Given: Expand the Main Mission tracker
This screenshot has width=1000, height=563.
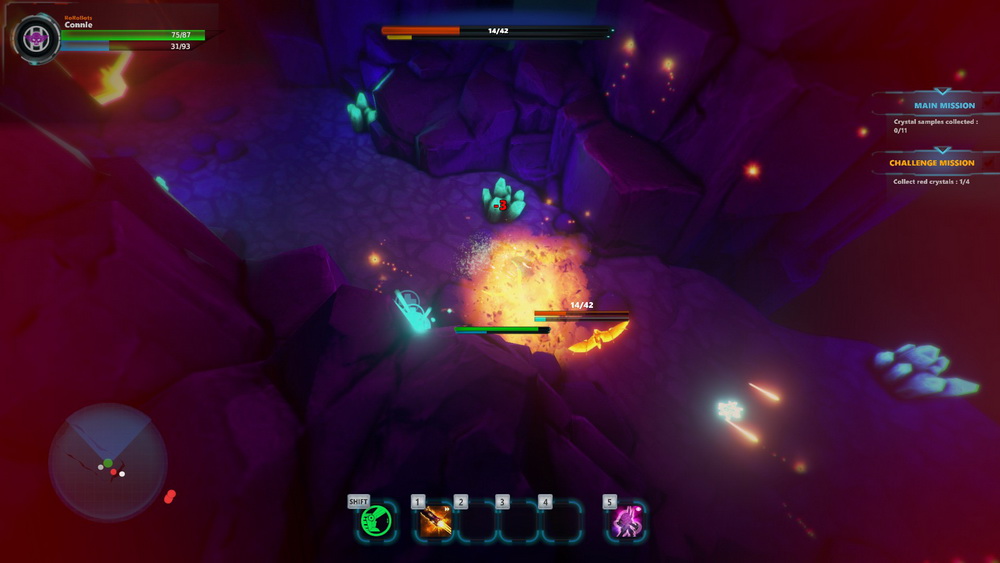Looking at the screenshot, I should (943, 105).
